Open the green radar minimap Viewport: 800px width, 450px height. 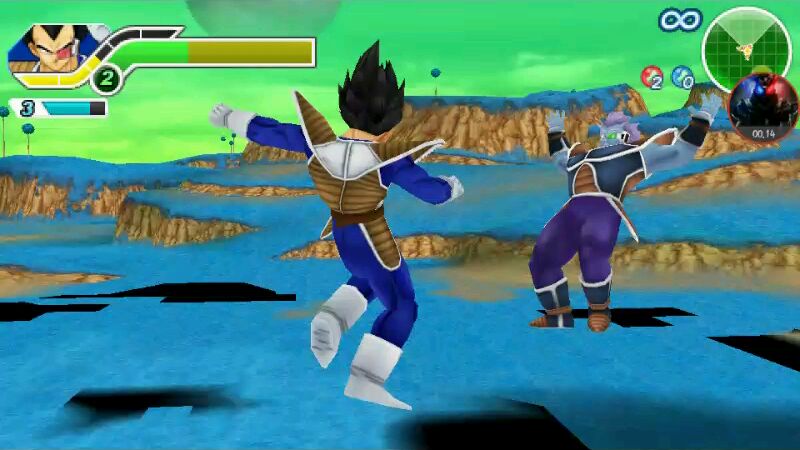click(746, 47)
